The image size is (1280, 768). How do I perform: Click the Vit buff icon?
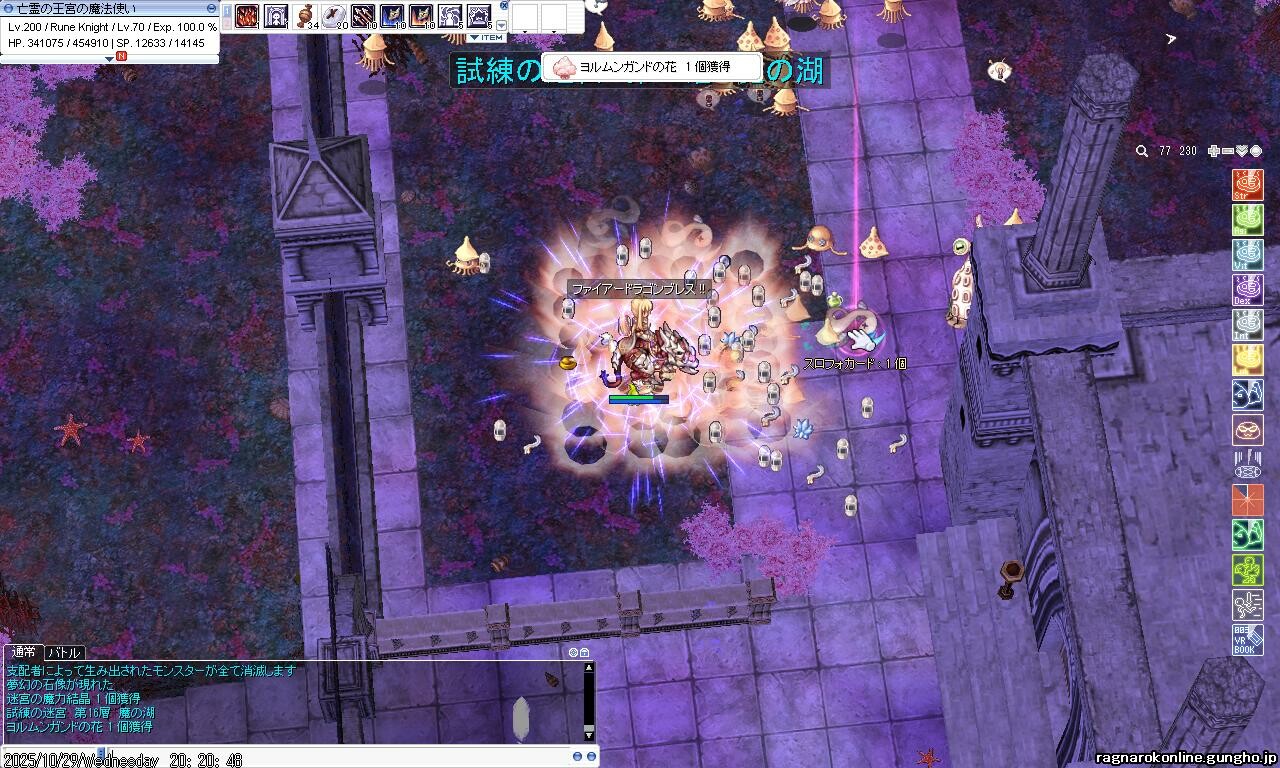[1247, 255]
